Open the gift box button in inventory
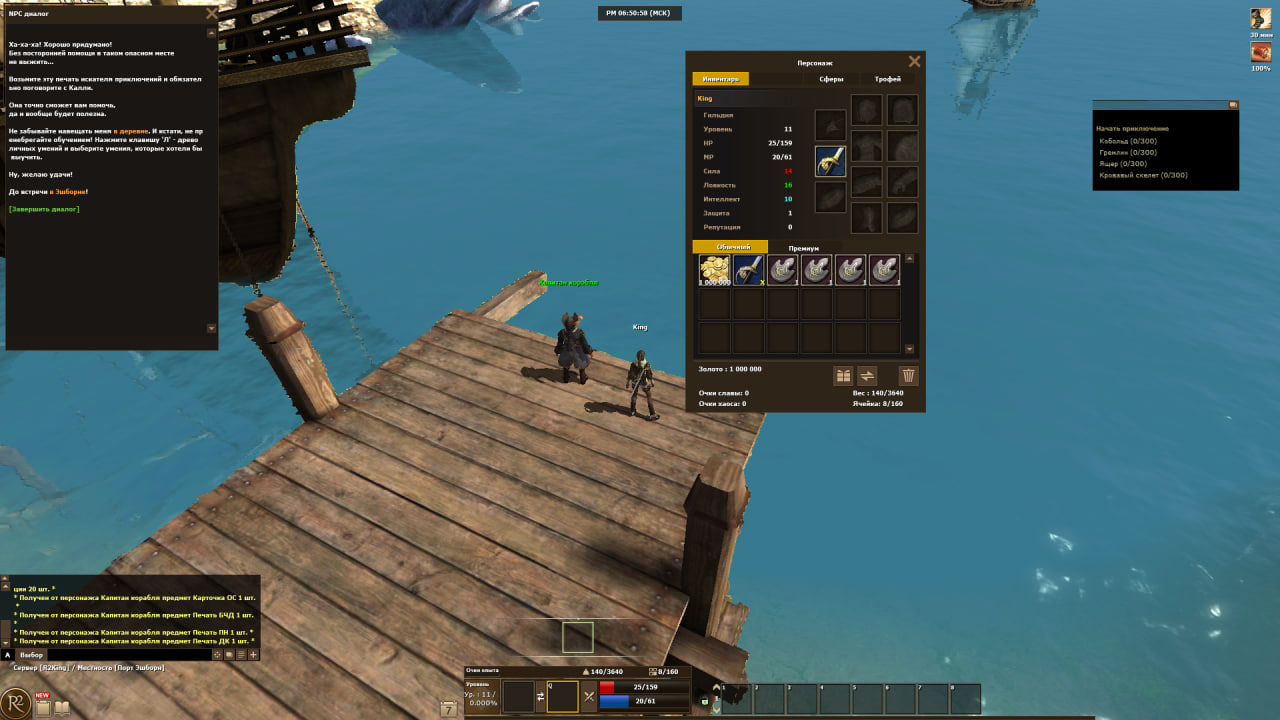The width and height of the screenshot is (1280, 720). click(843, 376)
